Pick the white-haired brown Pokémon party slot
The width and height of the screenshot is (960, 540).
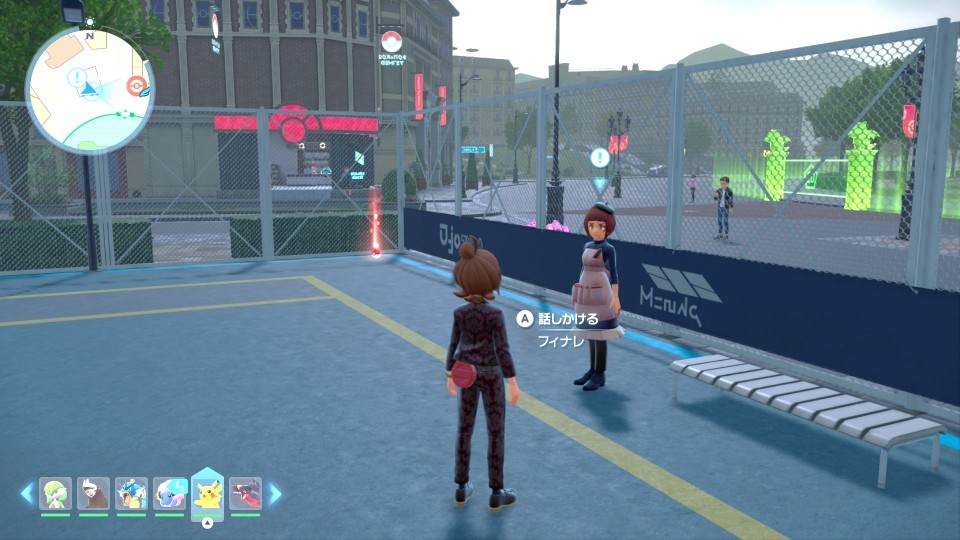pyautogui.click(x=93, y=493)
